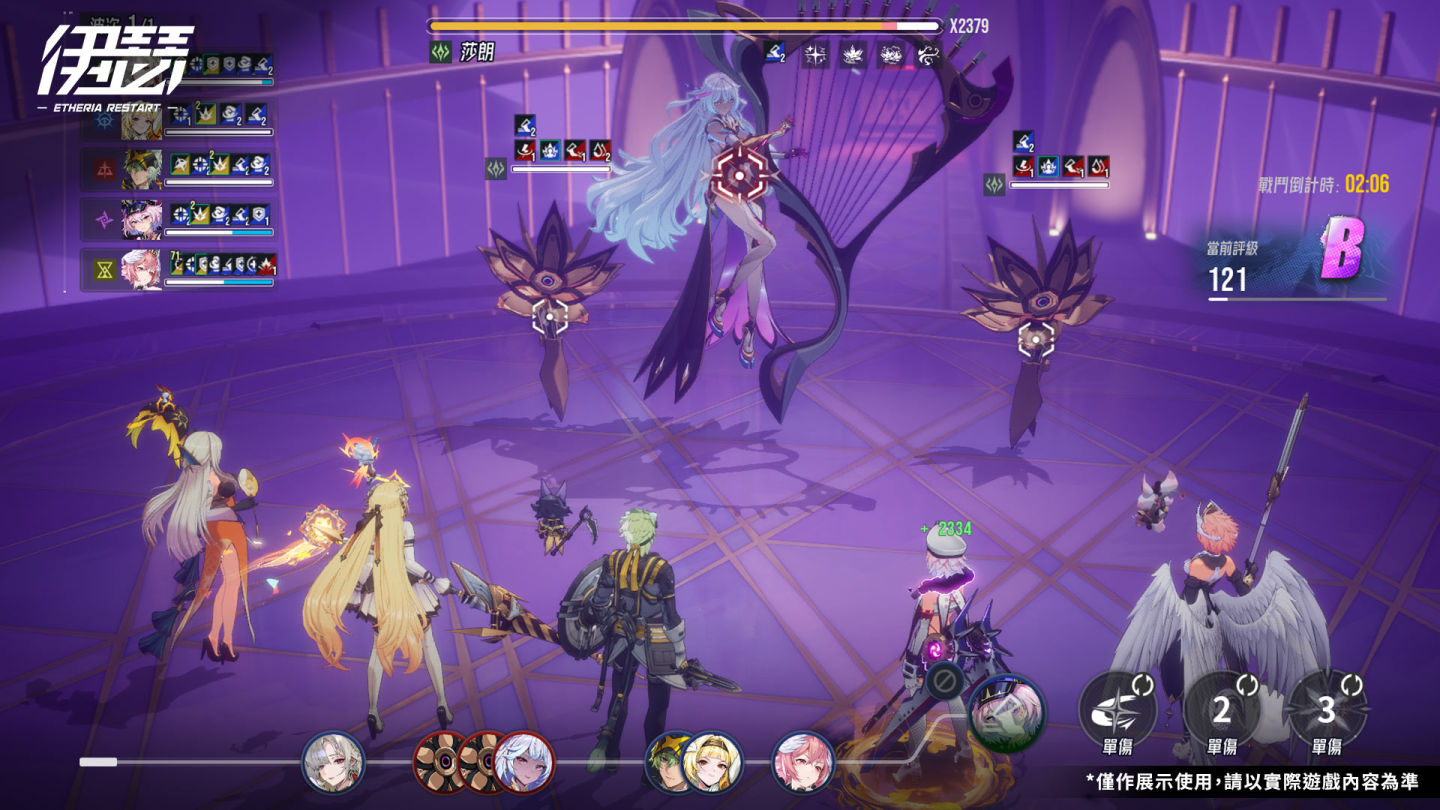Select the blonde girl portrait on the turn bar
This screenshot has width=1440, height=810.
712,762
